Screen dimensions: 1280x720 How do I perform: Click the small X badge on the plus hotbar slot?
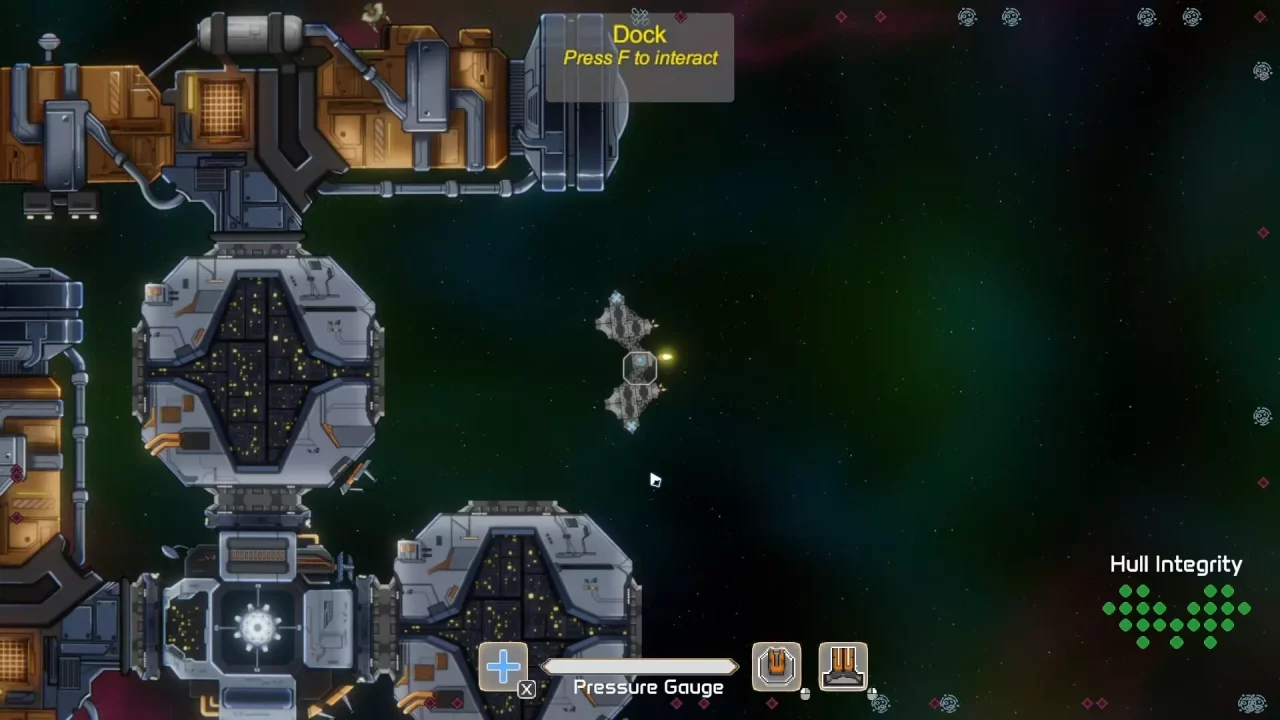pos(526,688)
